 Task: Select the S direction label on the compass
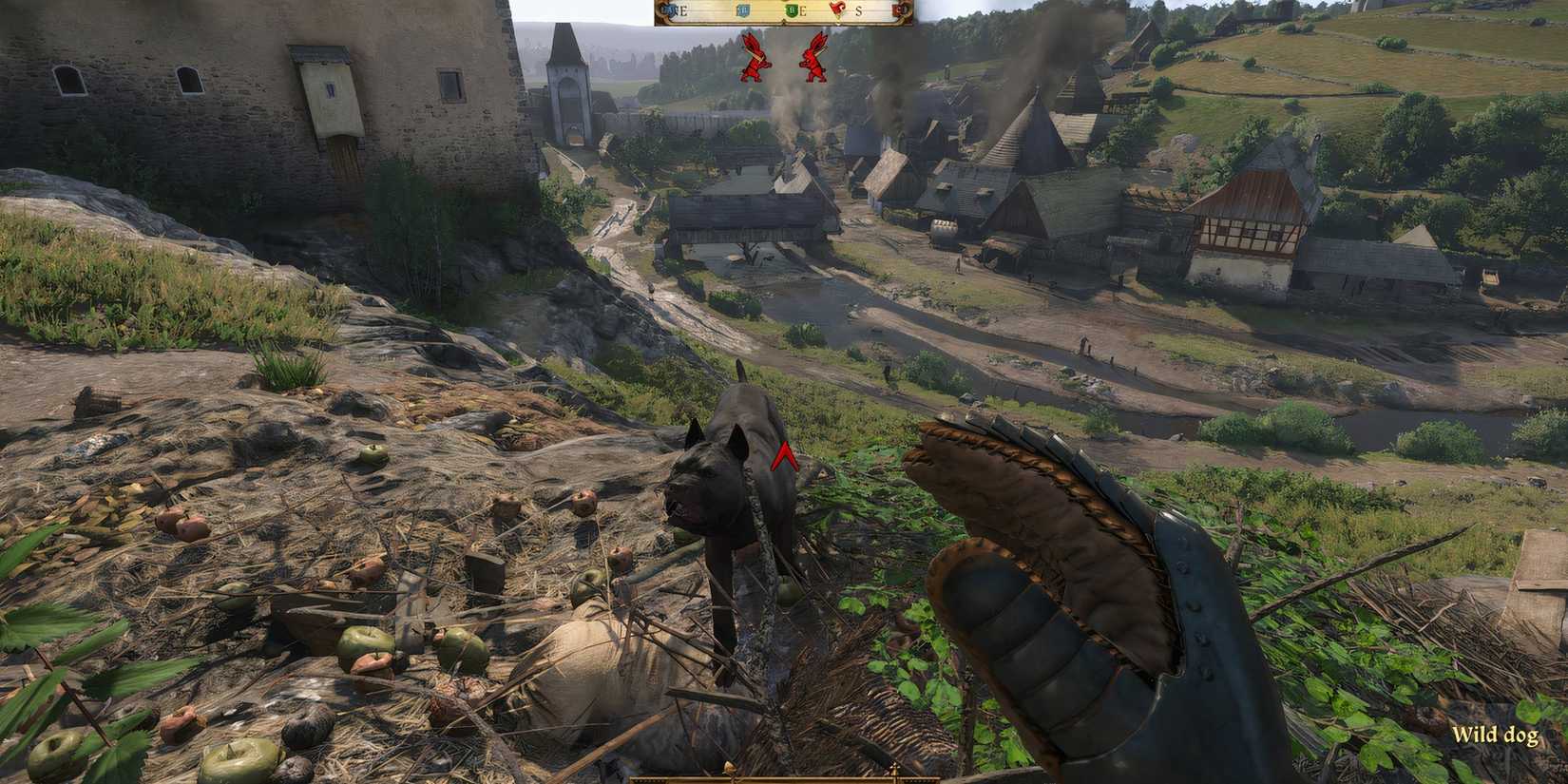858,10
